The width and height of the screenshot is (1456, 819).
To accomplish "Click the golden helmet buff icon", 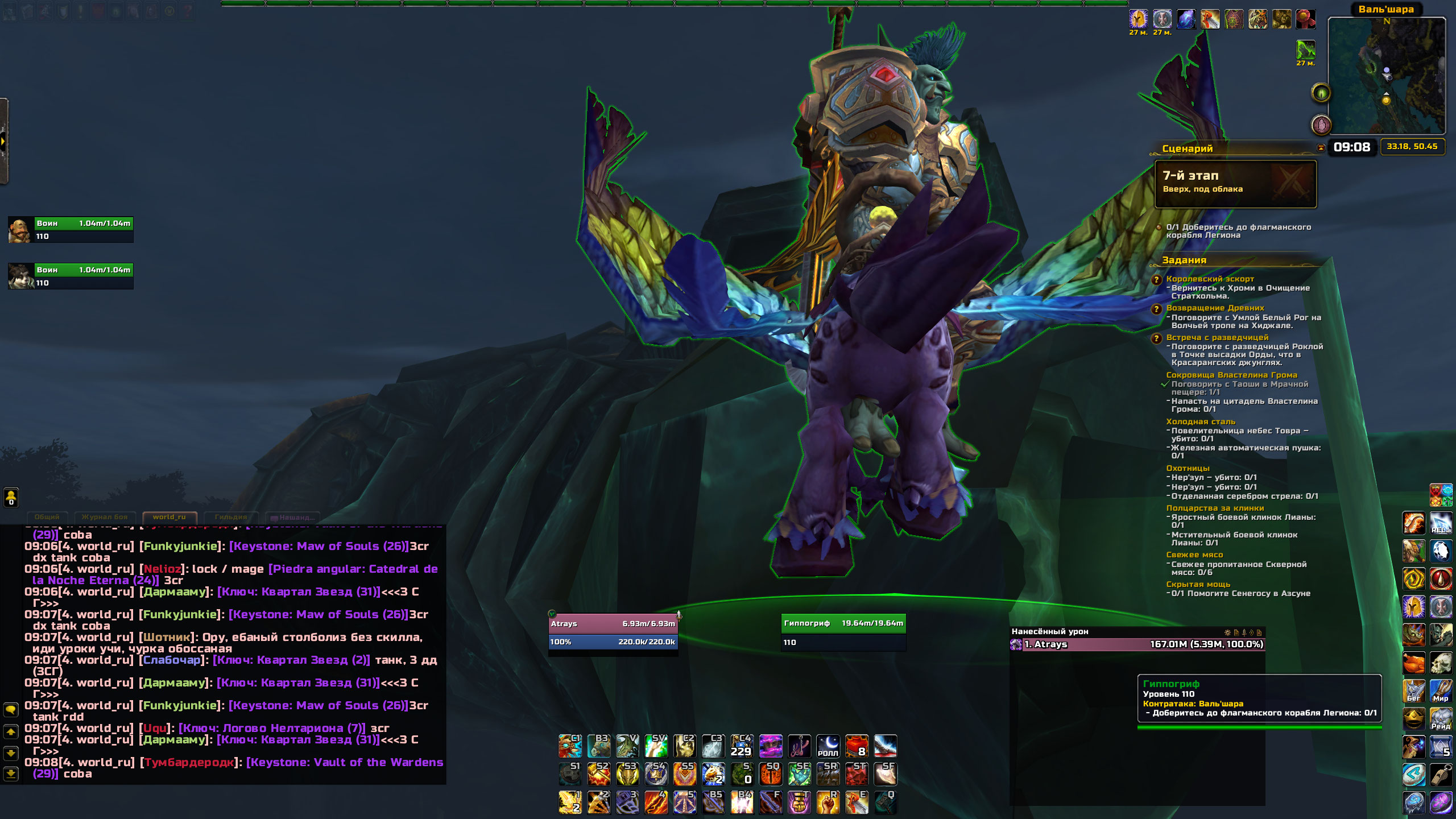I will coord(1138,19).
